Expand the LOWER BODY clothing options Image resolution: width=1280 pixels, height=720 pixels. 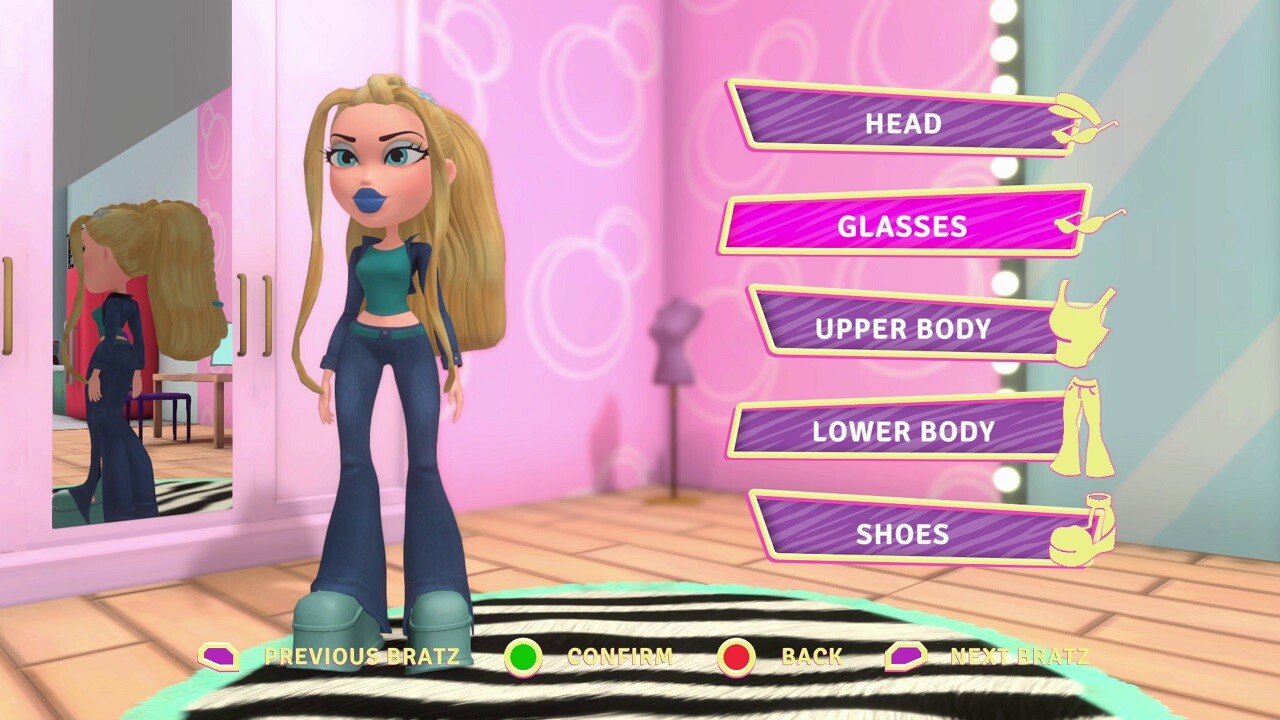pyautogui.click(x=901, y=432)
